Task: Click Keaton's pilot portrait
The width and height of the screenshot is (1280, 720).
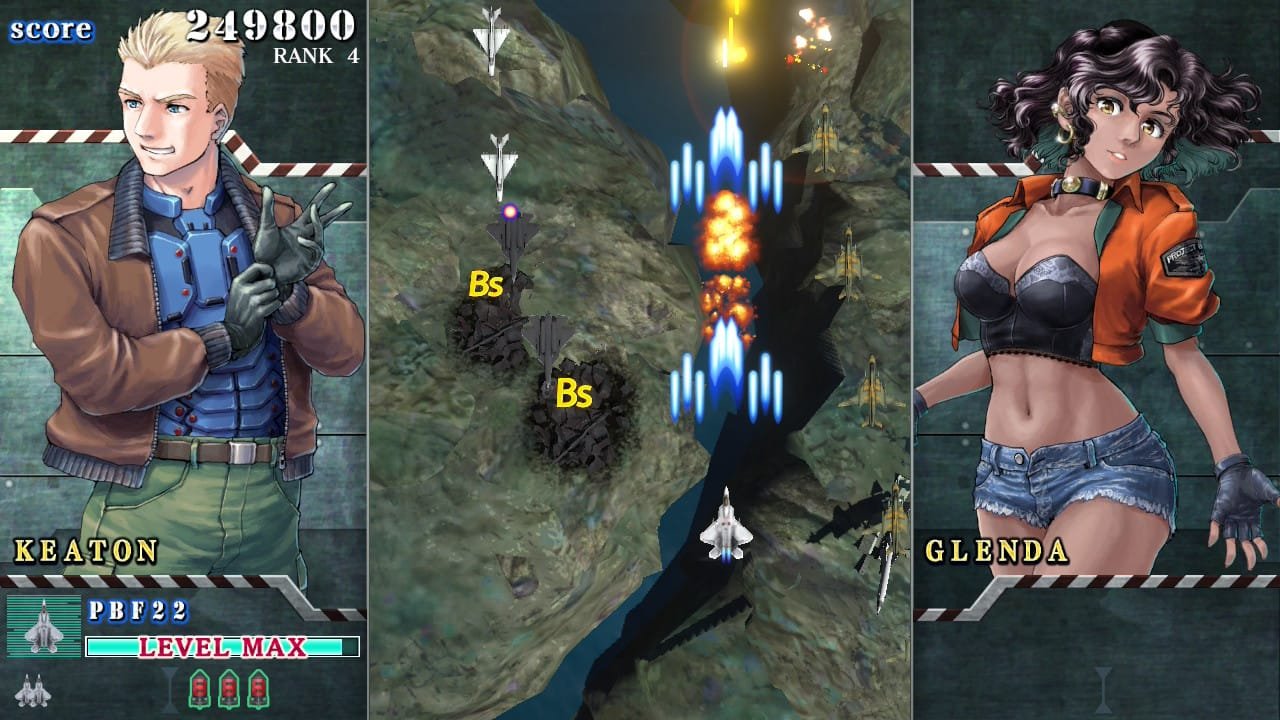Action: click(x=185, y=300)
